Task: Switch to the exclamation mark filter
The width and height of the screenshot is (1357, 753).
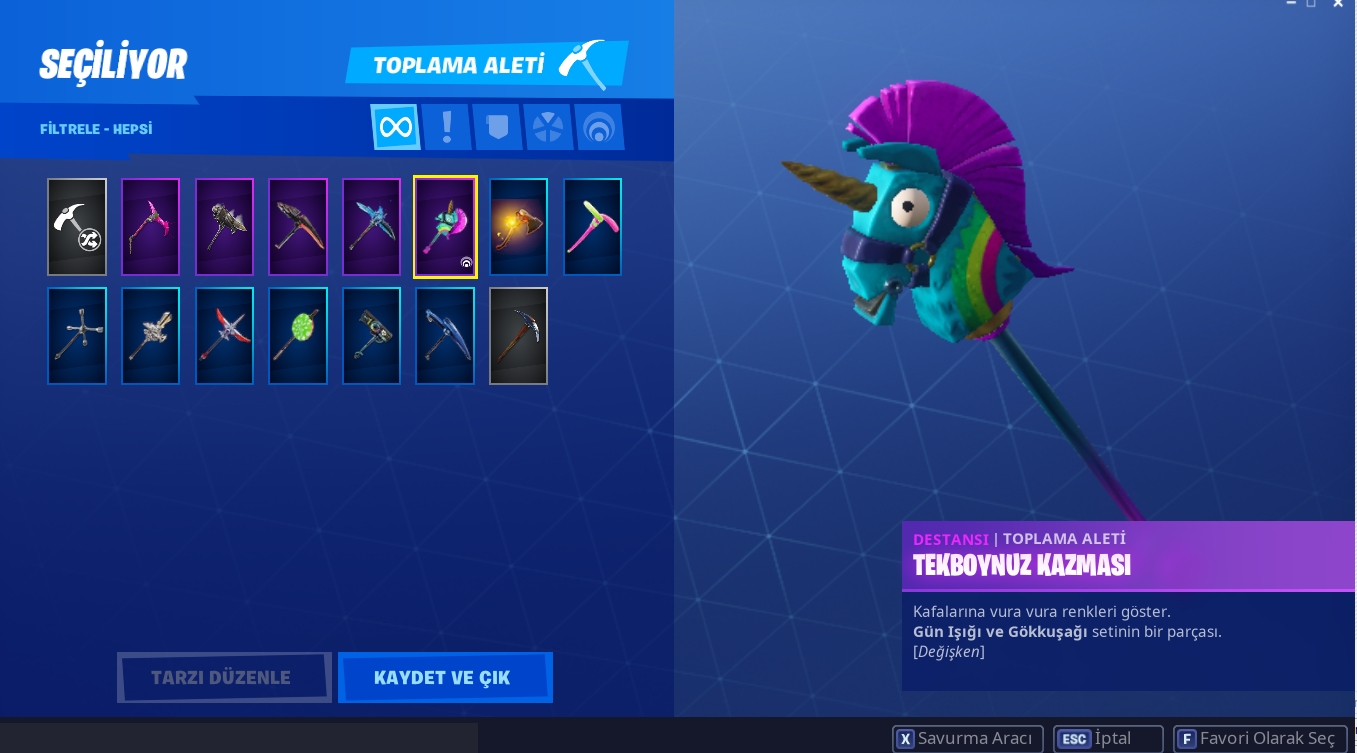Action: pyautogui.click(x=446, y=127)
